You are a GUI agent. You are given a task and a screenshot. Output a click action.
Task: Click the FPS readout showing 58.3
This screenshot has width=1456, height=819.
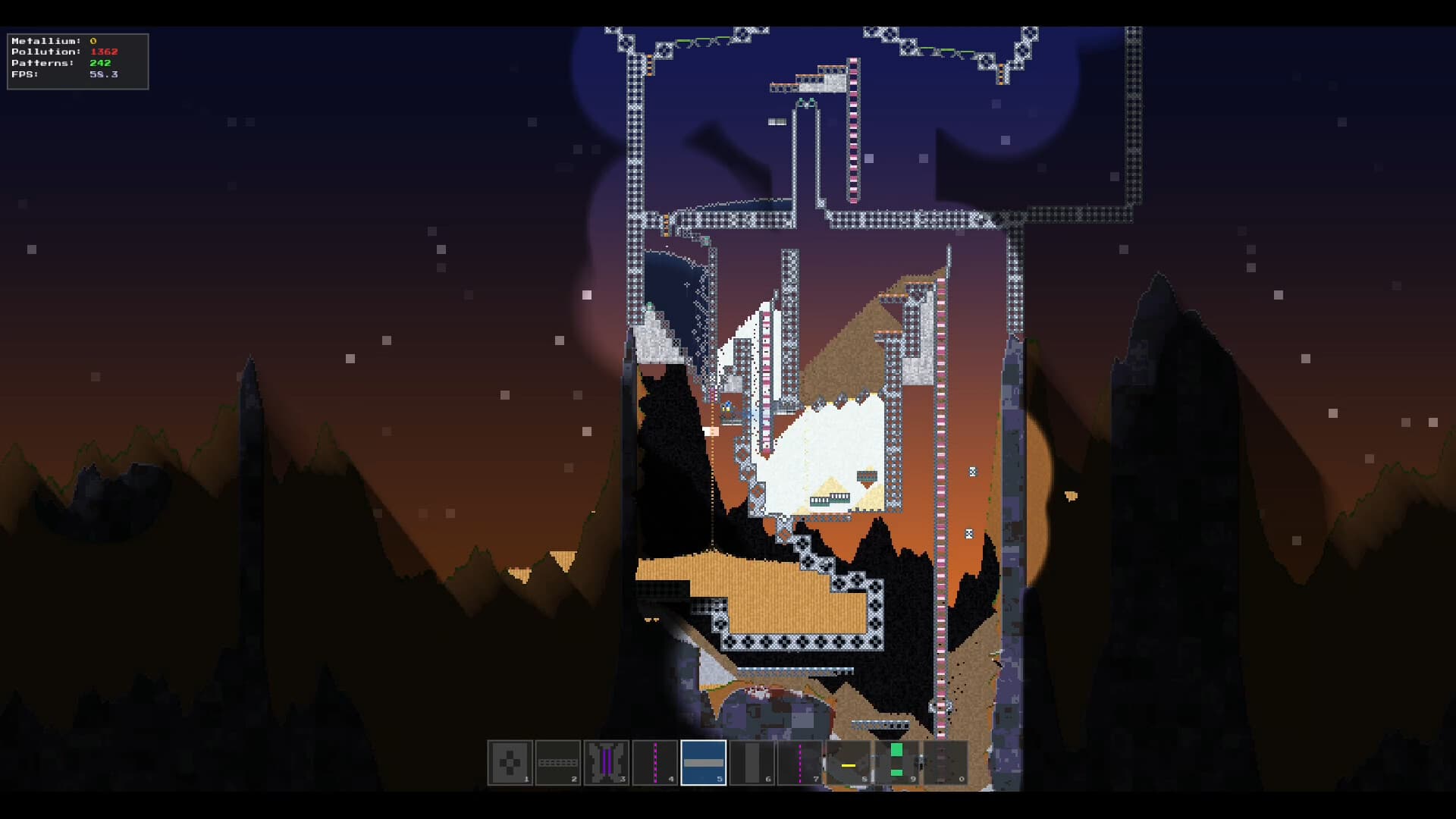pyautogui.click(x=105, y=74)
